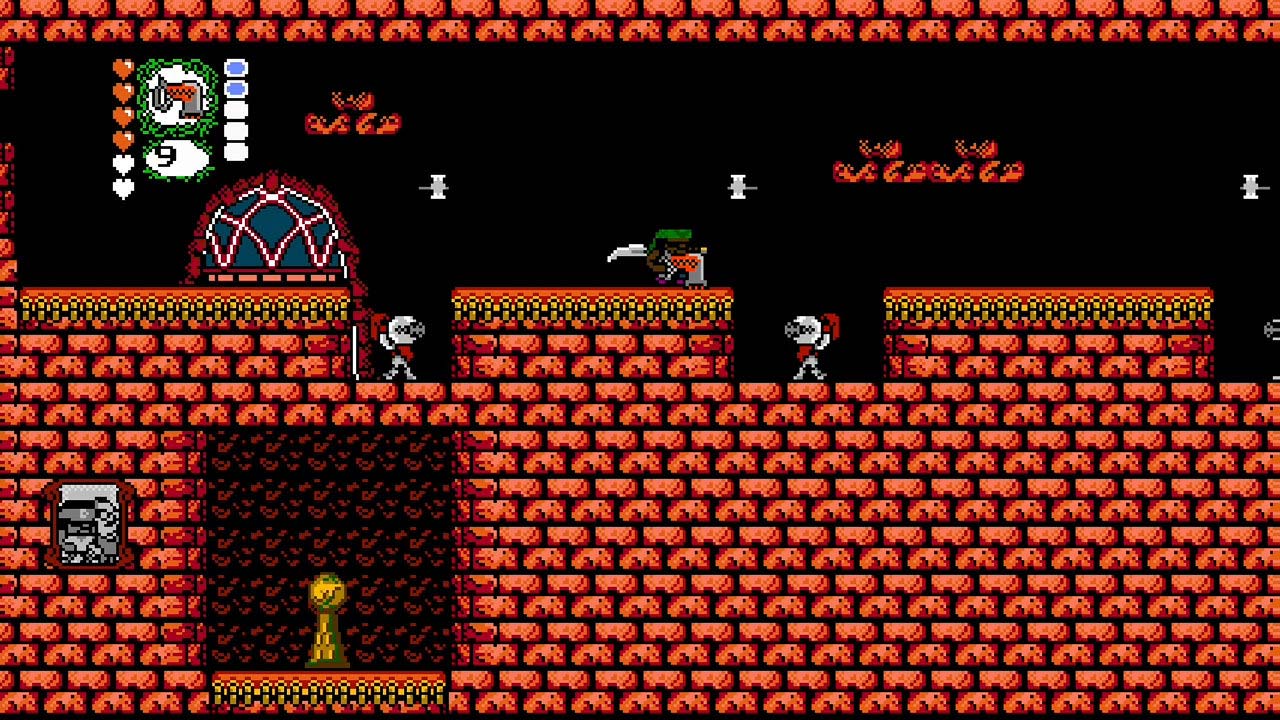Toggle the empty white heart at the bottom
This screenshot has width=1280, height=720.
123,188
